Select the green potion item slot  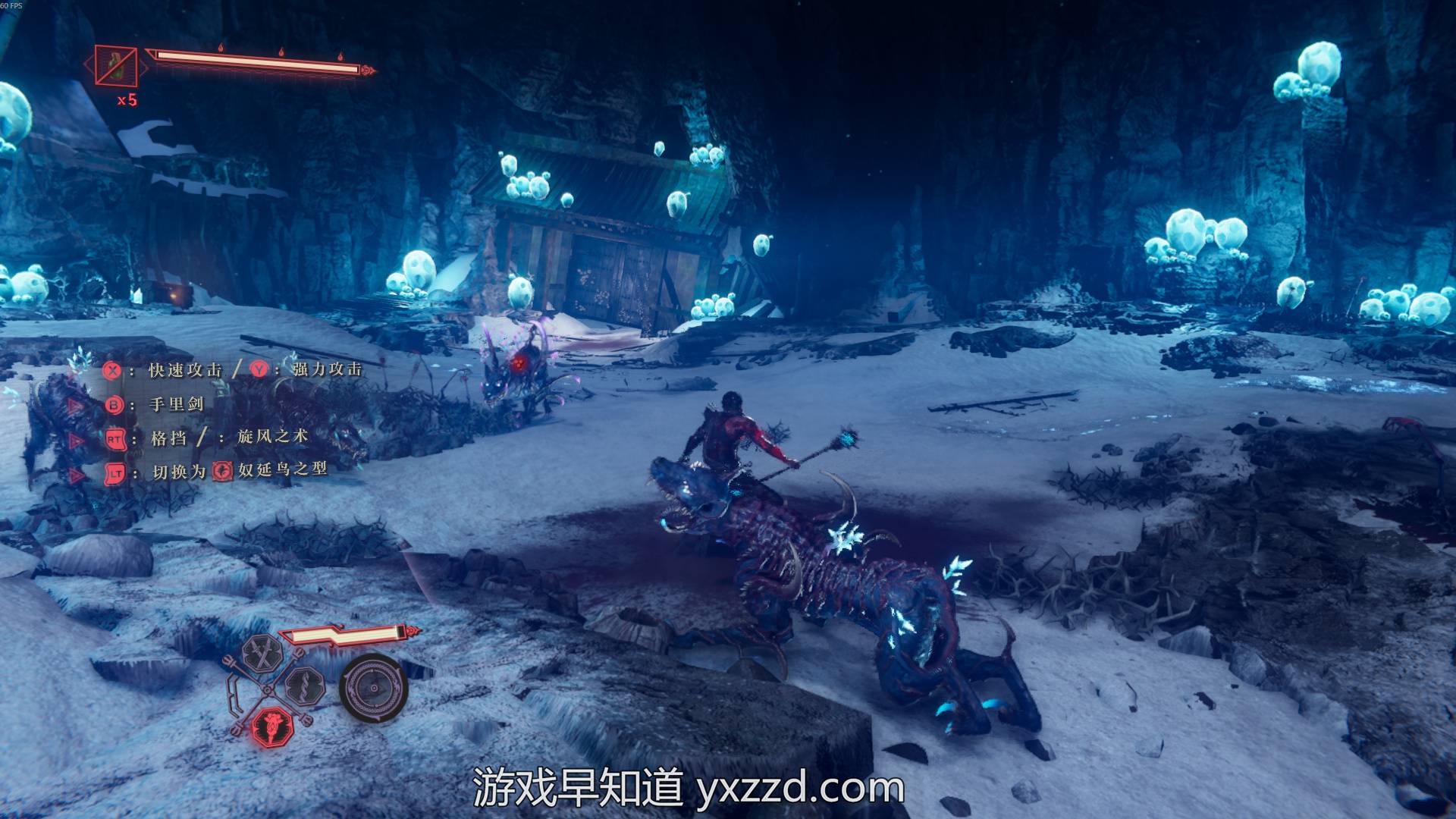point(116,66)
